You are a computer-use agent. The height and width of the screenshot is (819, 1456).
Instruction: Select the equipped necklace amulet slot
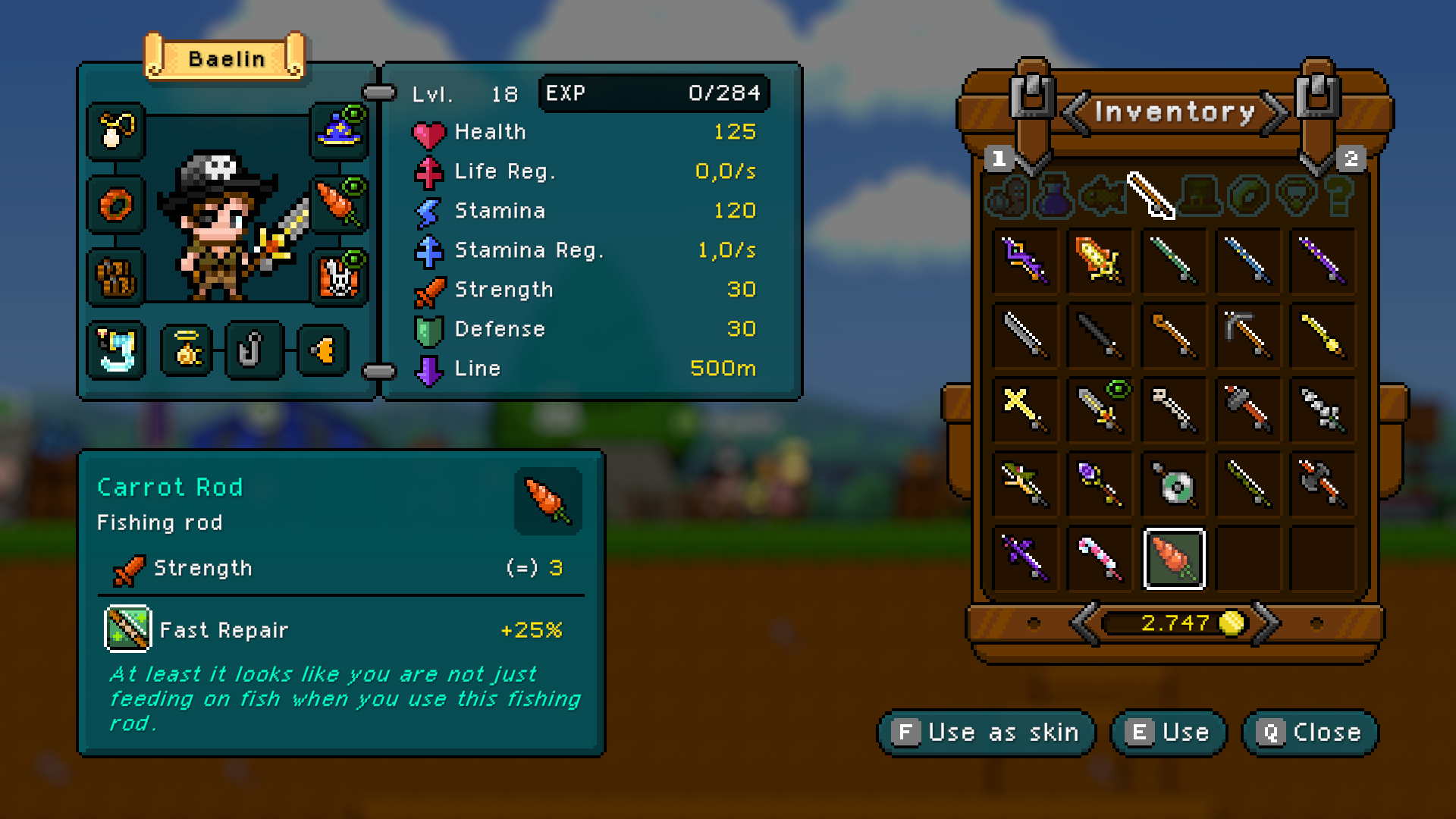pyautogui.click(x=116, y=131)
